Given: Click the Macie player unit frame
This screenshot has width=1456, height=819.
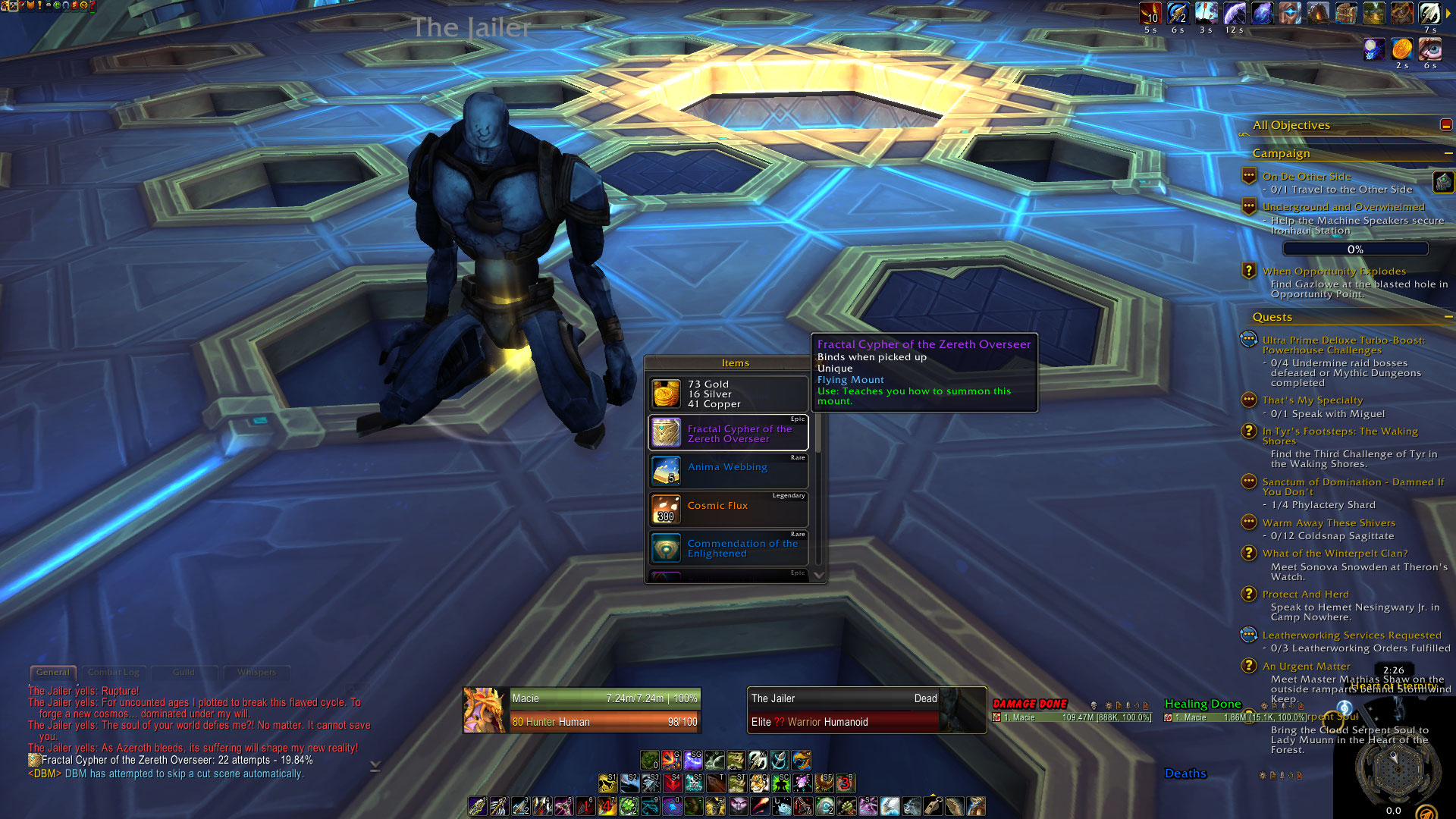Looking at the screenshot, I should [x=582, y=710].
